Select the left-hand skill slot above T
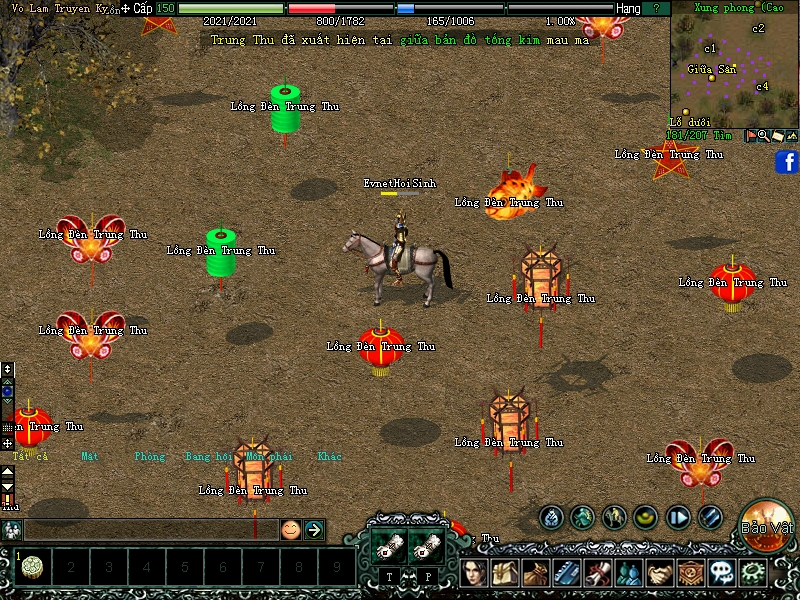Image resolution: width=800 pixels, height=600 pixels. point(386,546)
